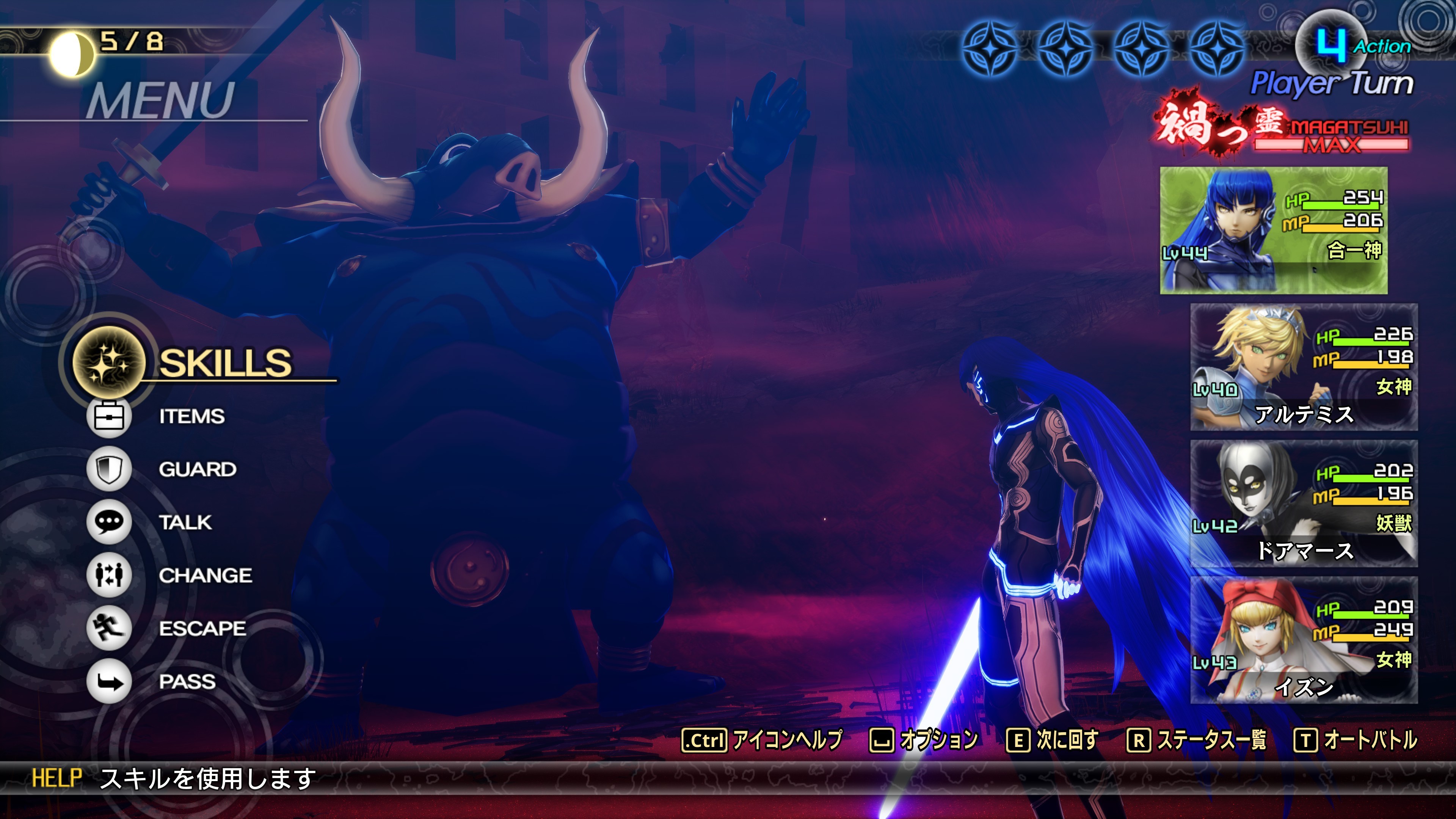Open the CHANGE party option
Image resolution: width=1456 pixels, height=819 pixels.
[205, 576]
